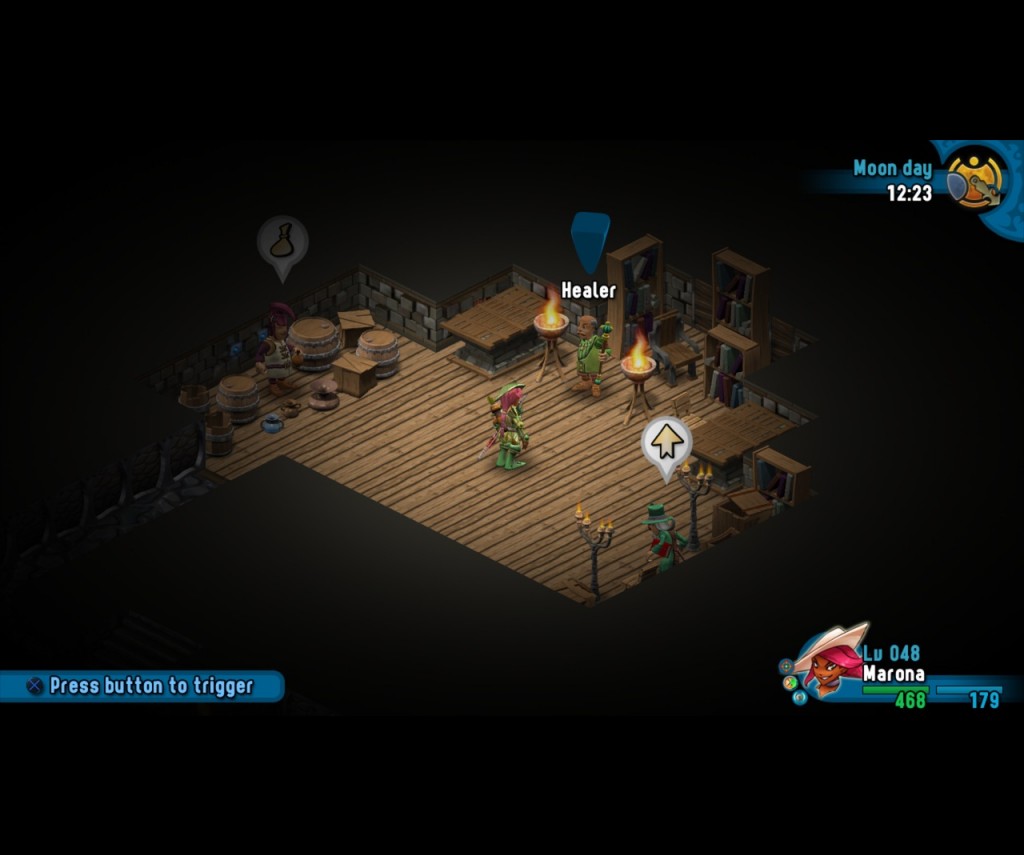Select Marona's character portrait
1024x855 pixels.
point(829,662)
